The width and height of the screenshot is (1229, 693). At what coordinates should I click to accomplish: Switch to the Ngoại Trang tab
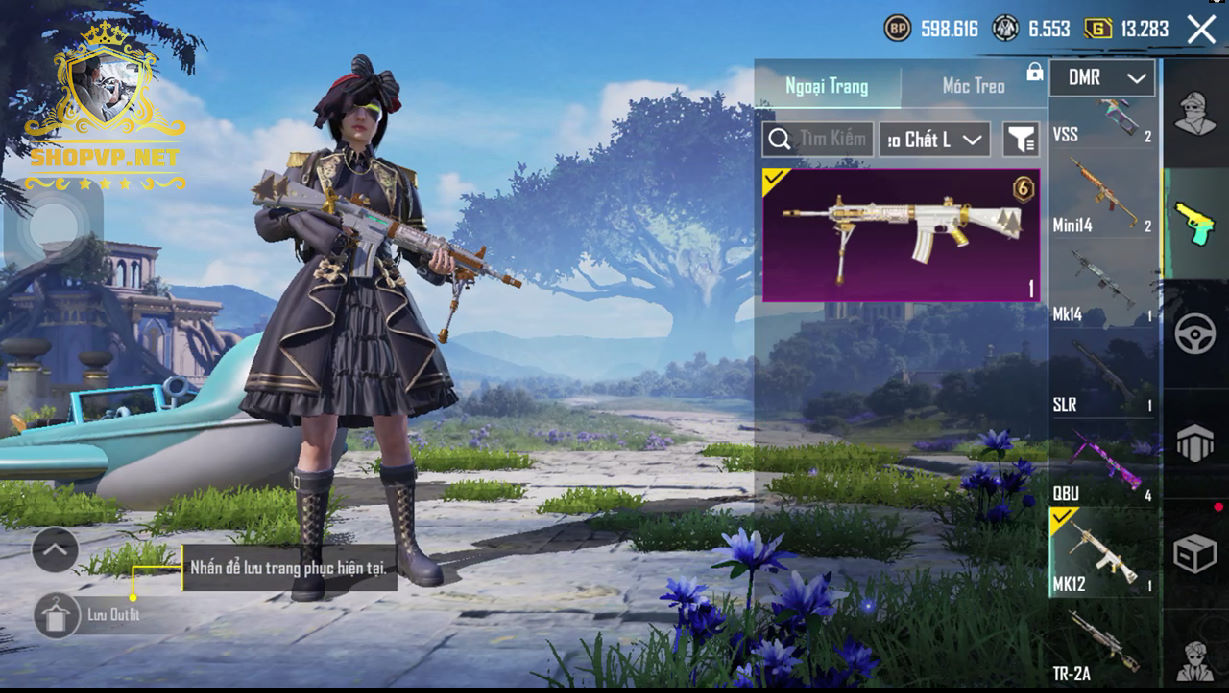(827, 86)
